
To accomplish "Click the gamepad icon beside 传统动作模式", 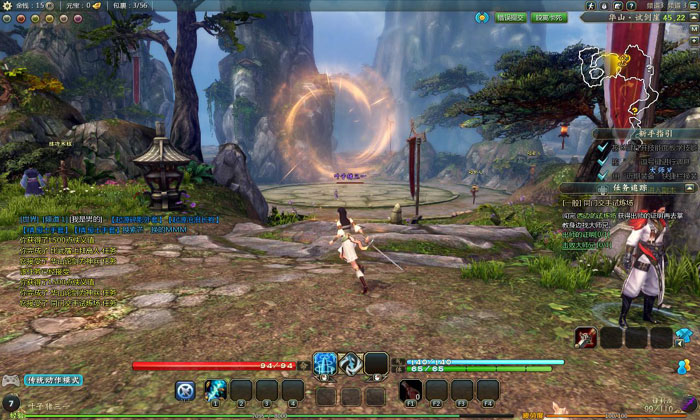I will (11, 380).
